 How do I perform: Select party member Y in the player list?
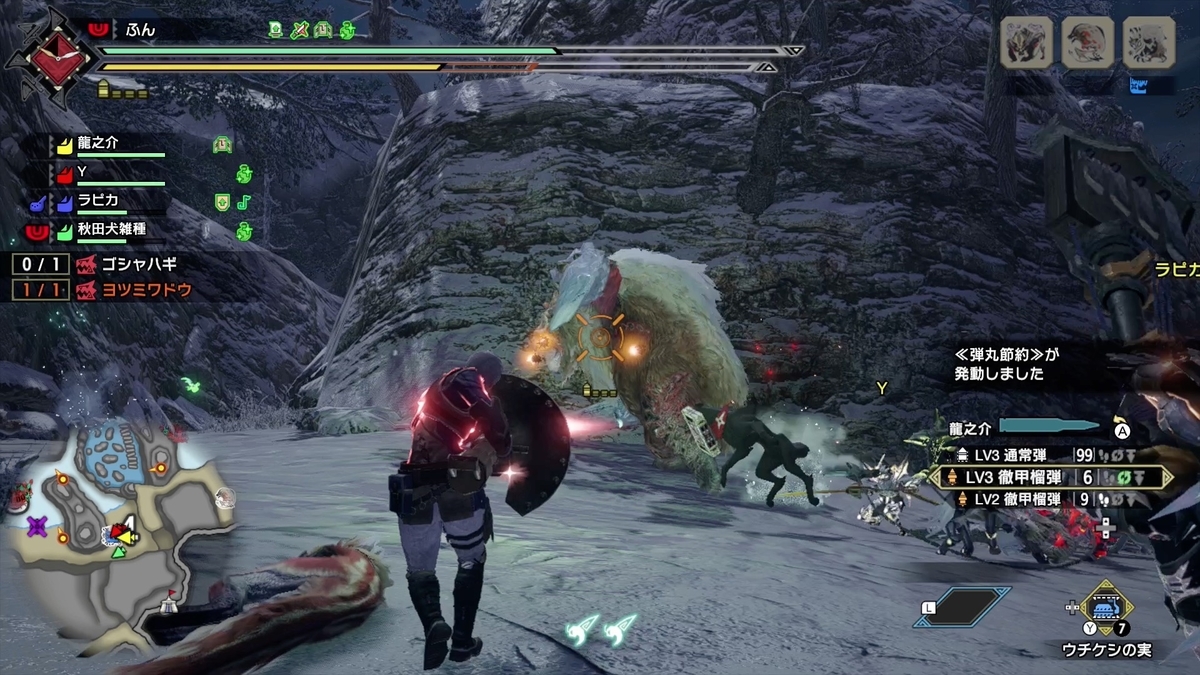[x=84, y=172]
